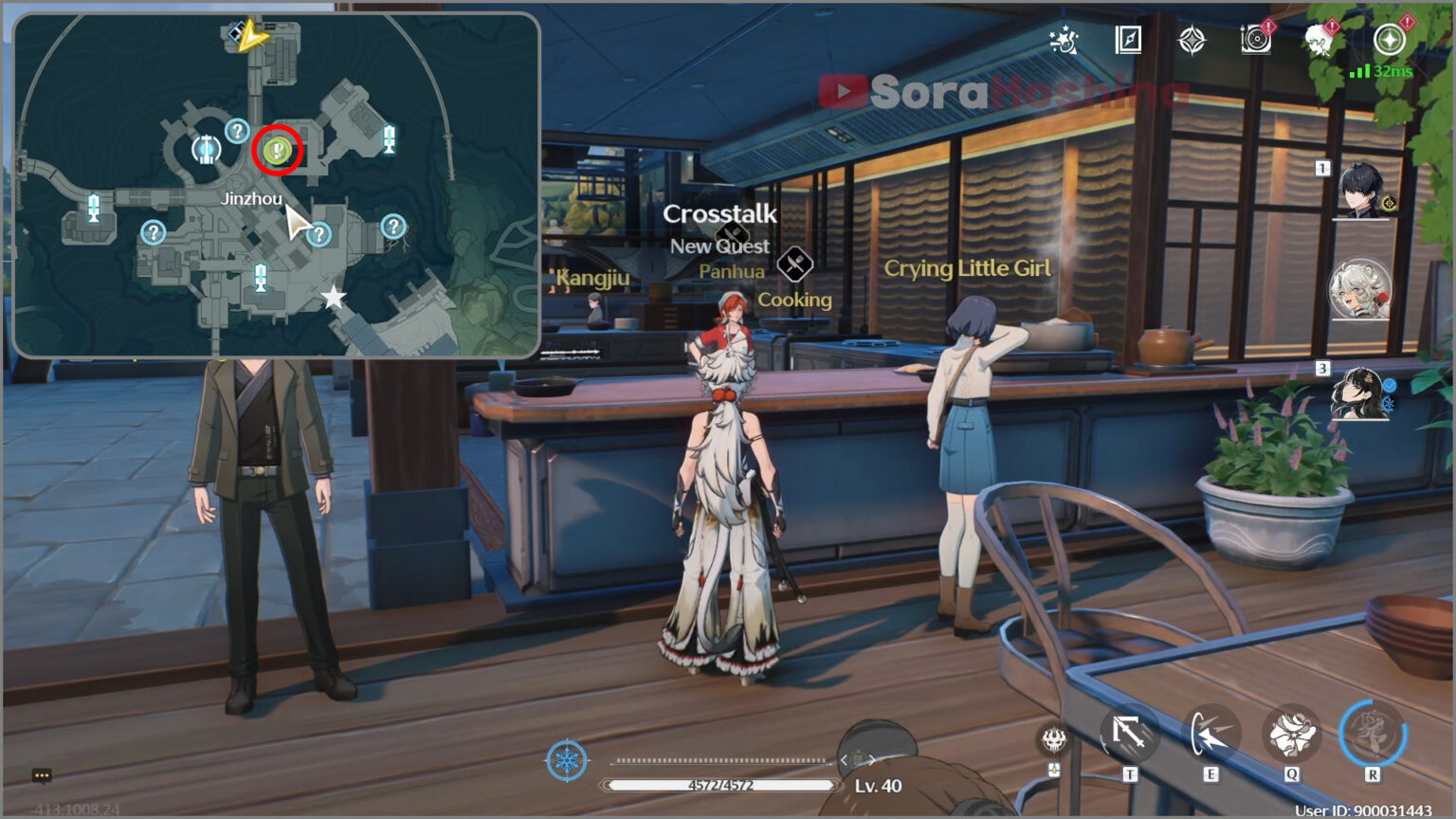This screenshot has height=819, width=1456.
Task: Open the four-pointed star convene icon
Action: click(x=1192, y=40)
